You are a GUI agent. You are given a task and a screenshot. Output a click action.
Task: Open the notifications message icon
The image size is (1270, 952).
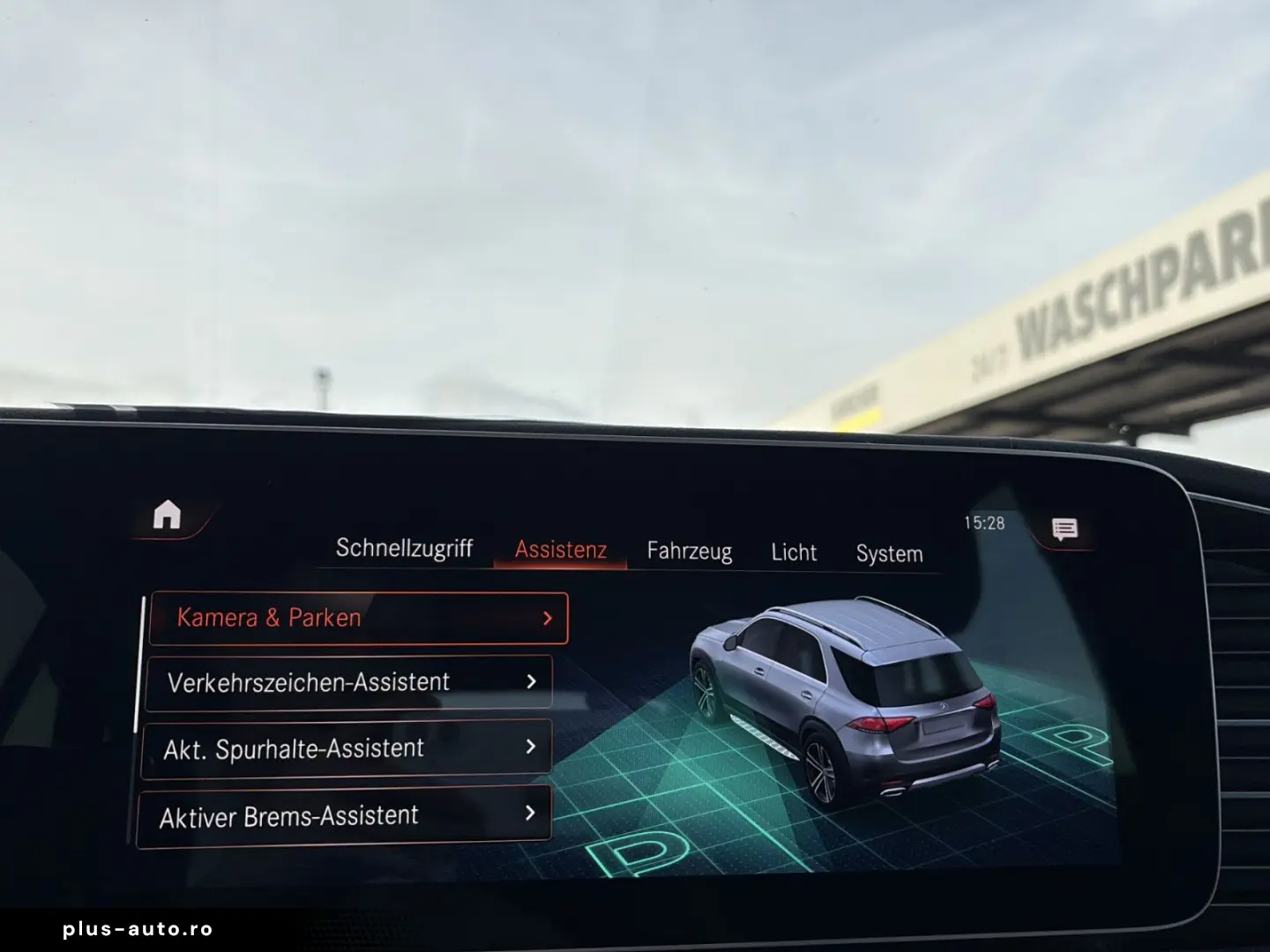point(1064,528)
